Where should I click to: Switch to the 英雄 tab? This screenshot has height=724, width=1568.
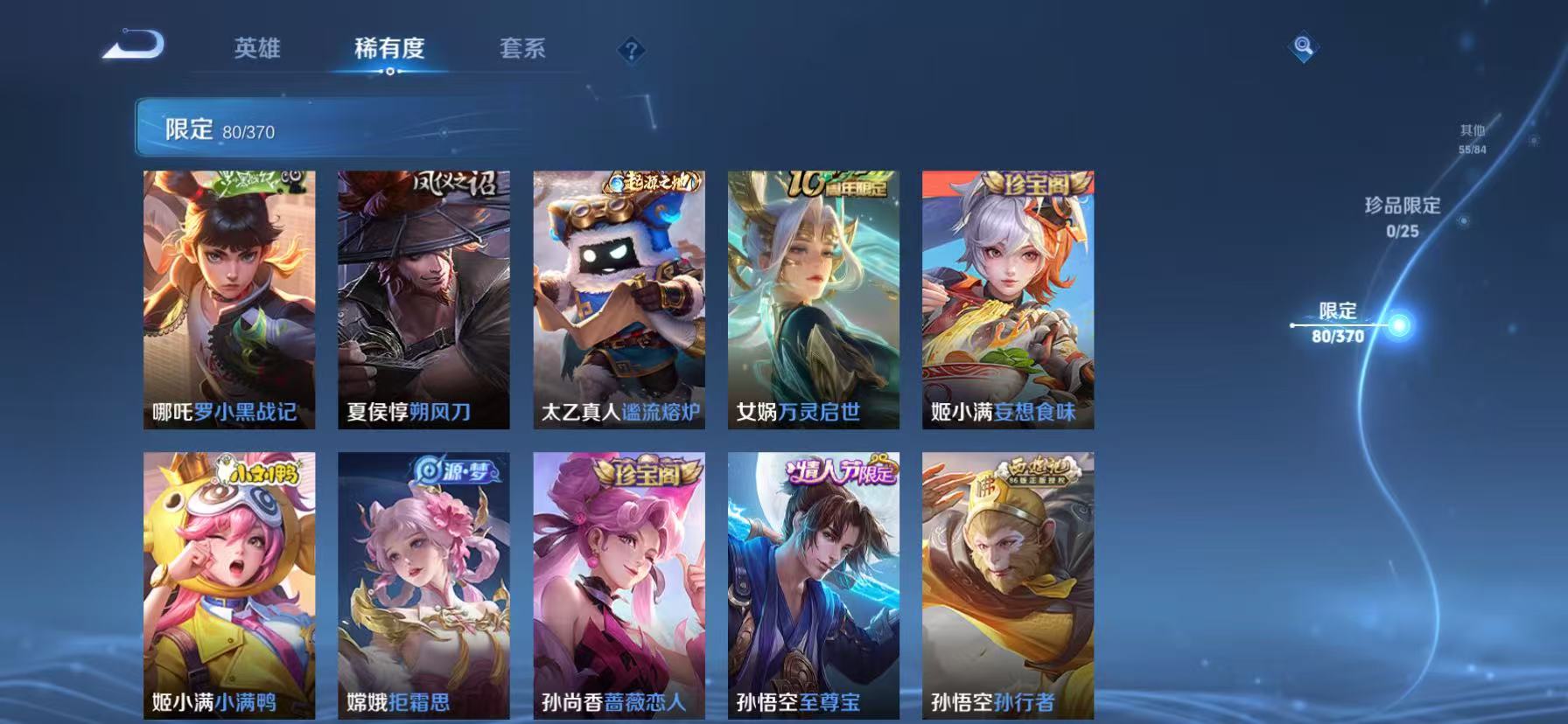[255, 50]
